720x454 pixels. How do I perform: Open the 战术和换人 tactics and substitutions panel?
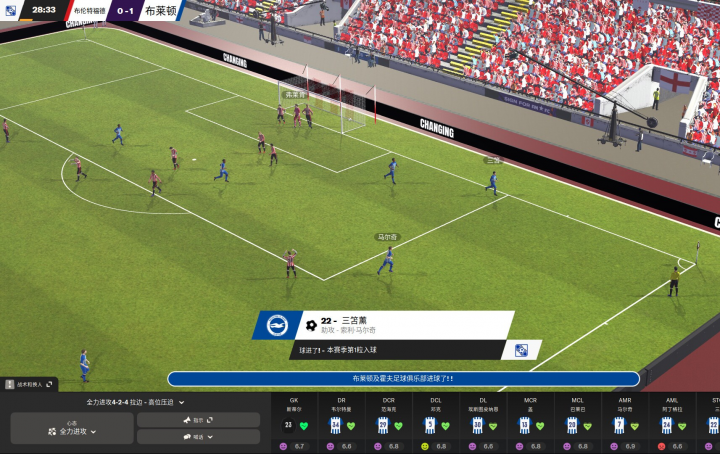click(30, 384)
